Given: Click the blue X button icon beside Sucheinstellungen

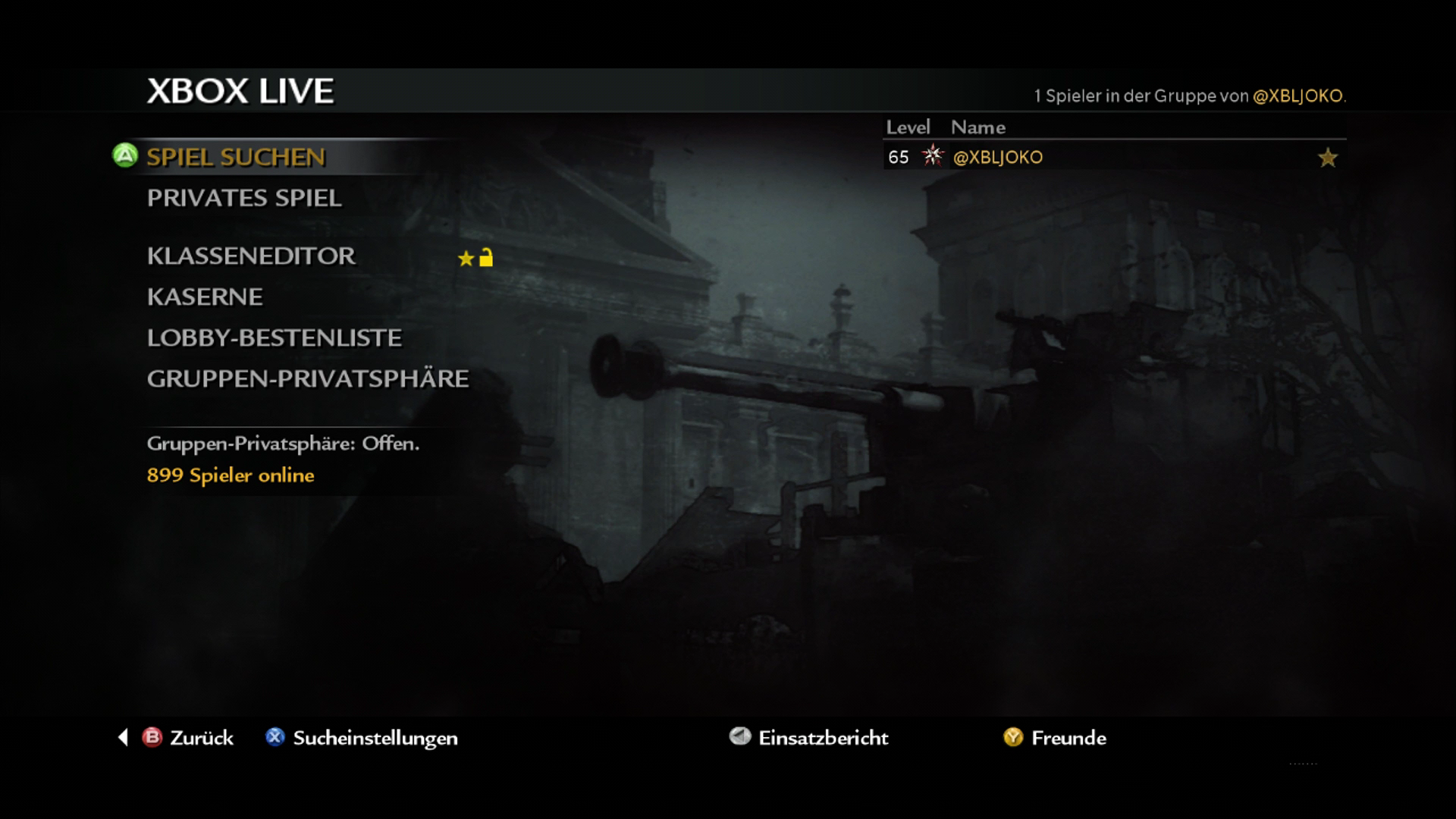Looking at the screenshot, I should coord(276,738).
